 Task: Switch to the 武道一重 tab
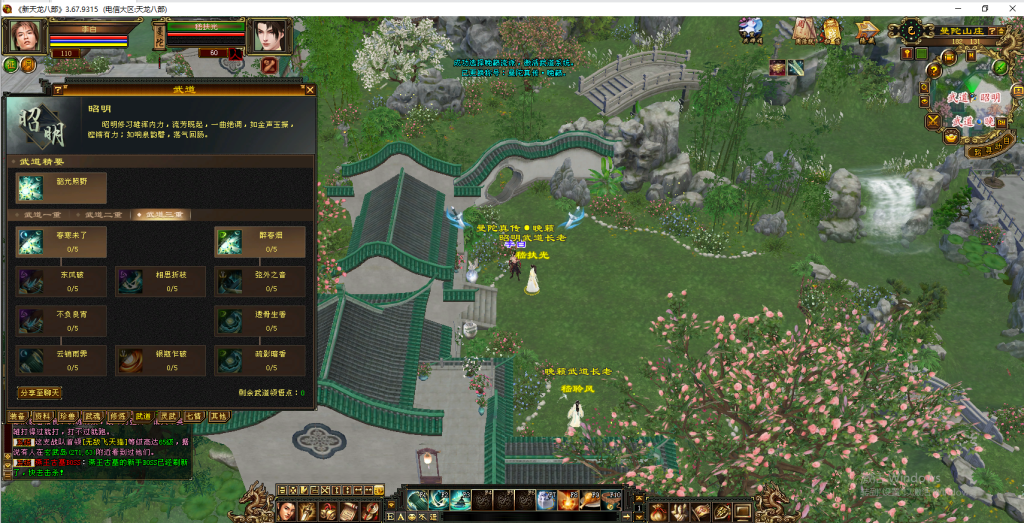pyautogui.click(x=43, y=215)
